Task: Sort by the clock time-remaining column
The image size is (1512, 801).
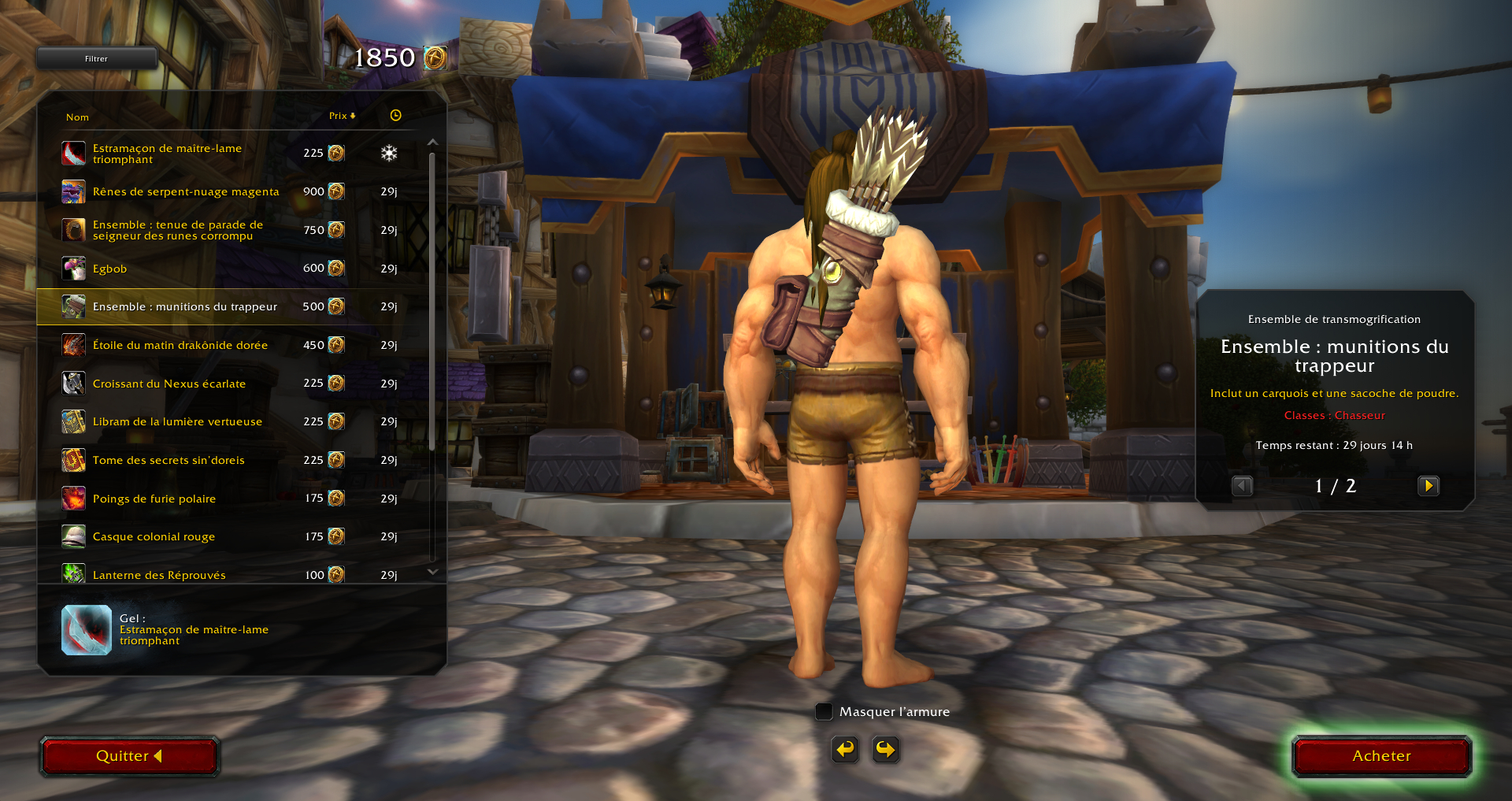Action: (395, 116)
